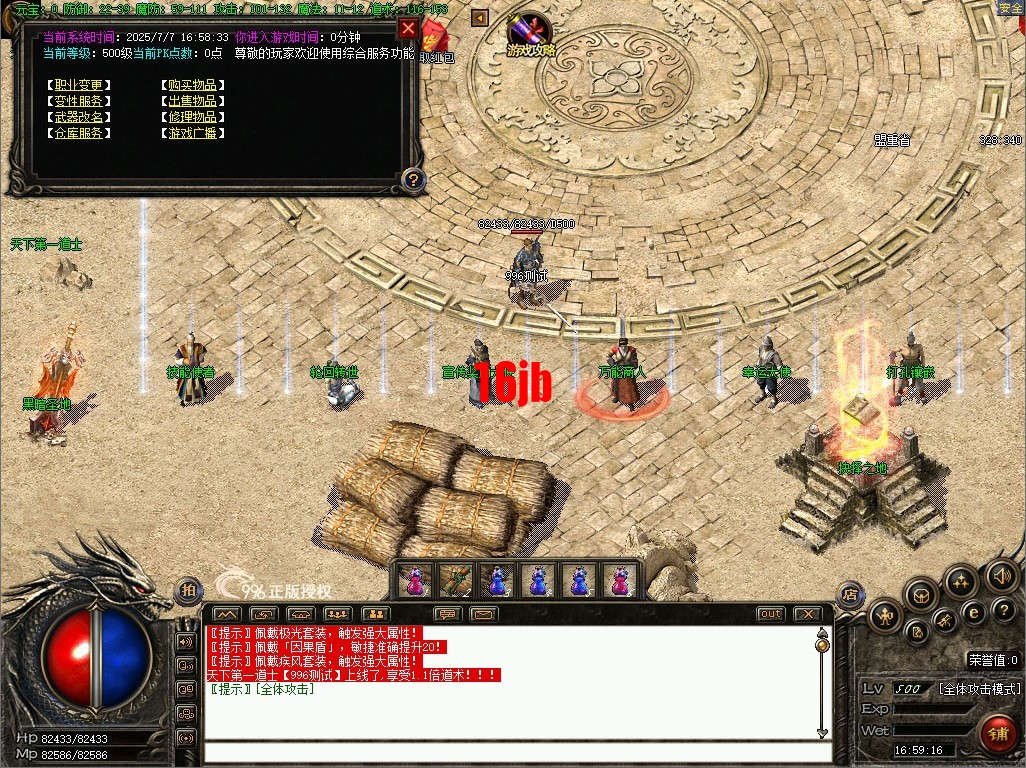The image size is (1026, 768).
Task: Open 仓库服务 warehouse service
Action: click(78, 133)
